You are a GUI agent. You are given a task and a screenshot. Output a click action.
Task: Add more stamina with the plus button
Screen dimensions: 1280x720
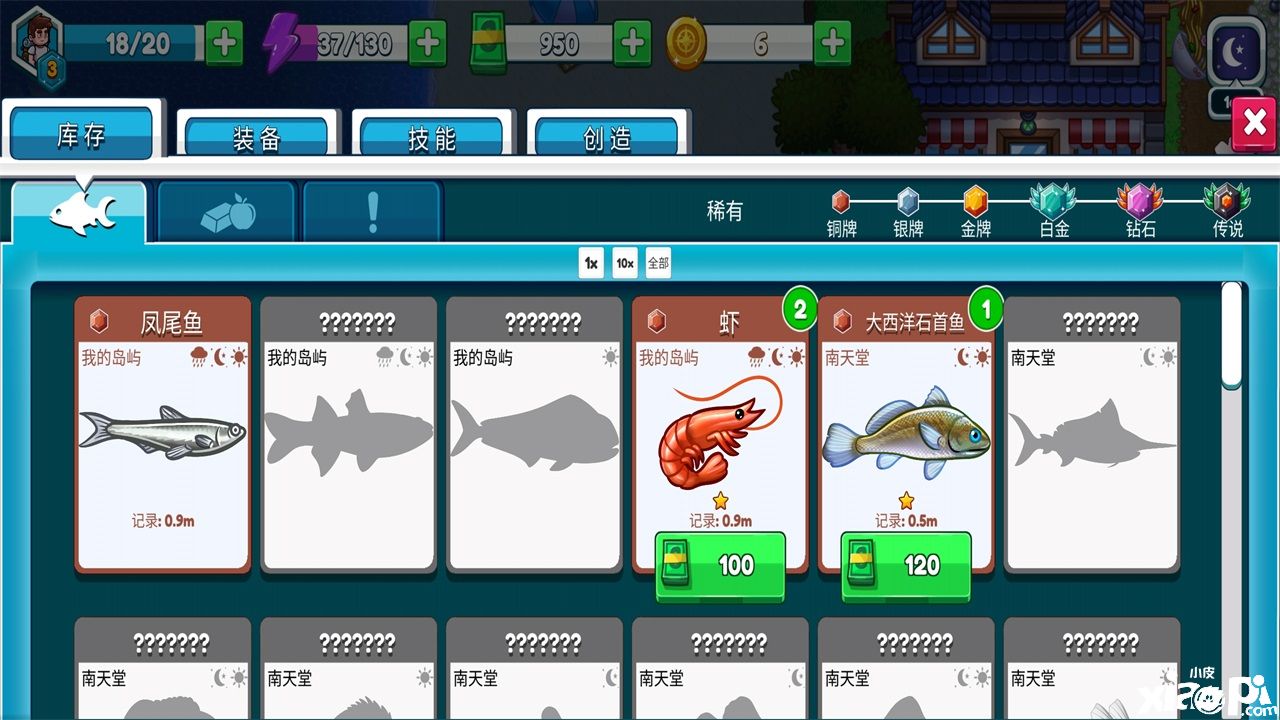point(224,44)
